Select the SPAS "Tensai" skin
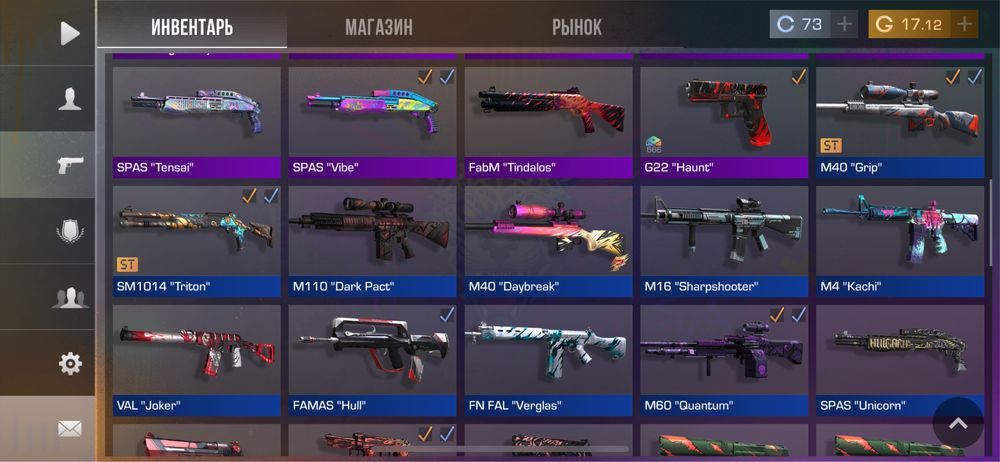This screenshot has width=1000, height=462. coord(197,120)
